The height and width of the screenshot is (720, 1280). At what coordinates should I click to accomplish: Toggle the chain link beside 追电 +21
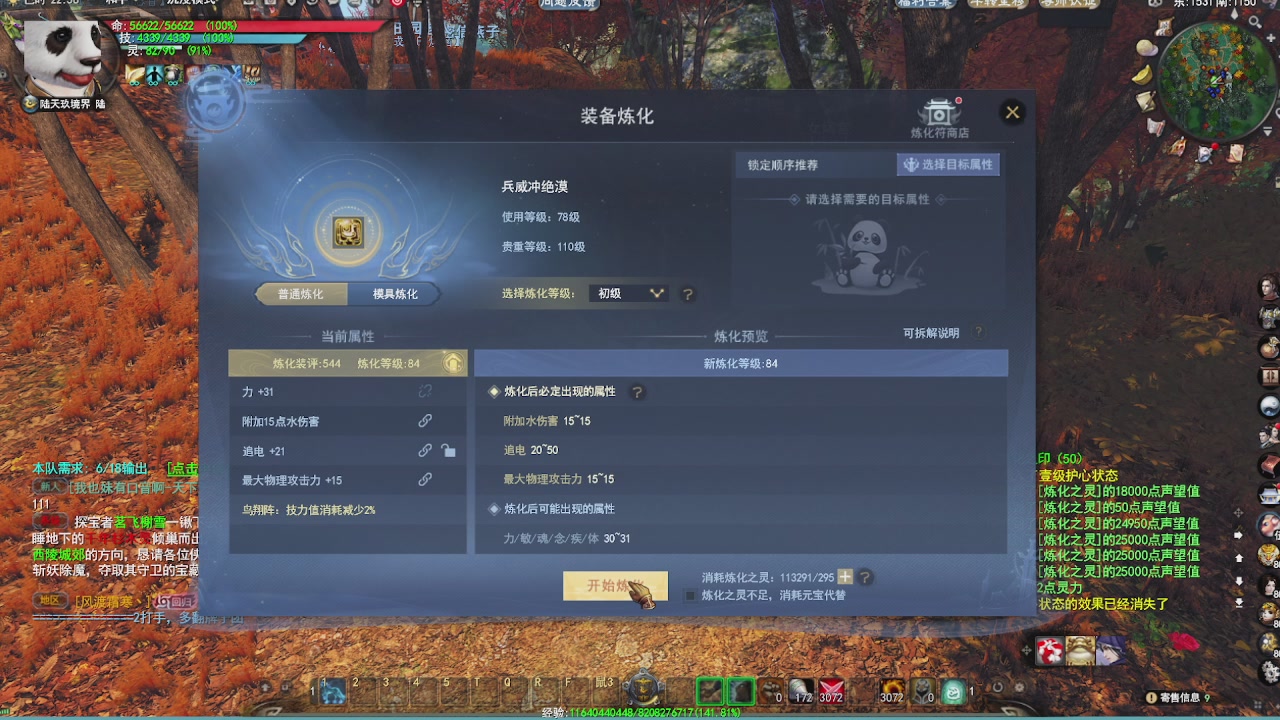[x=425, y=451]
